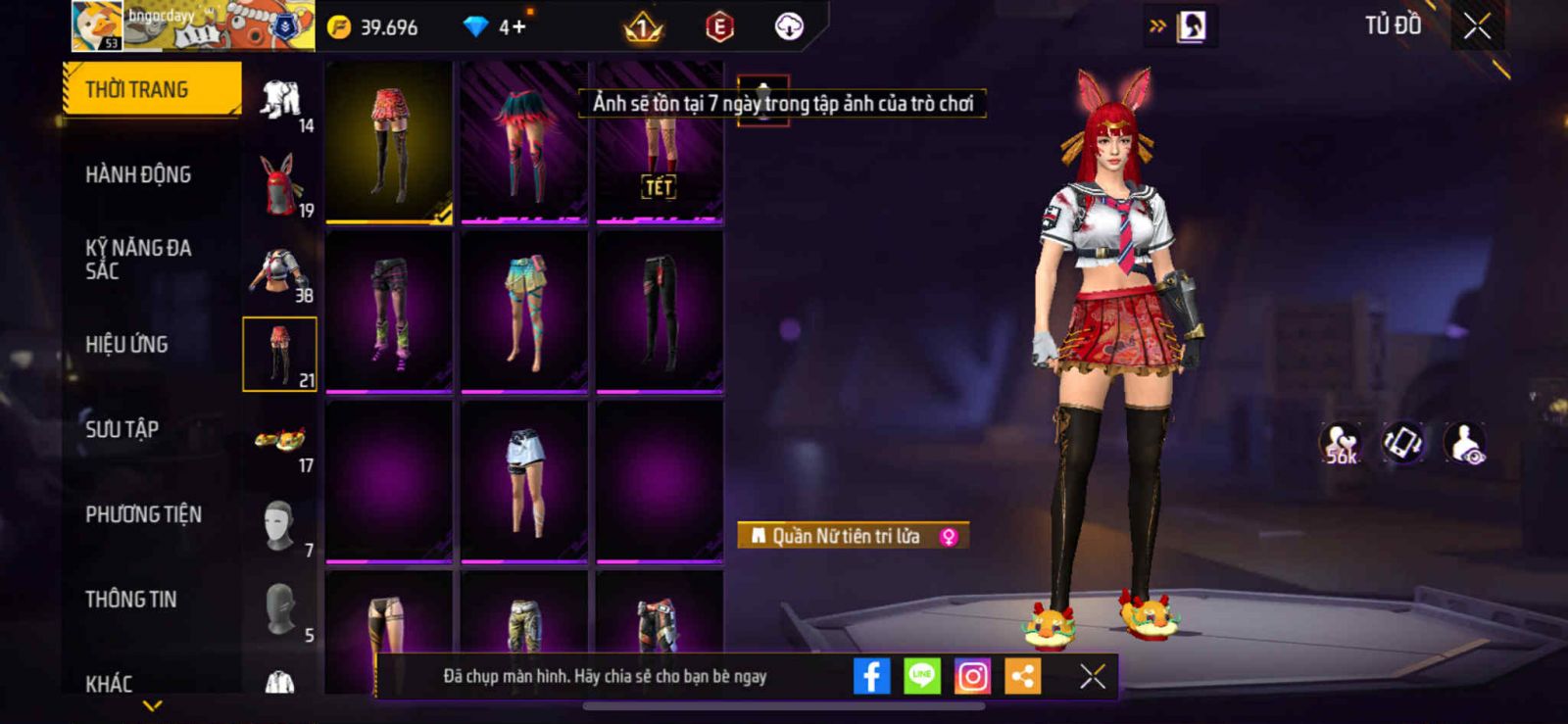The height and width of the screenshot is (724, 1568).
Task: Share the screenshot to Facebook
Action: [x=871, y=676]
